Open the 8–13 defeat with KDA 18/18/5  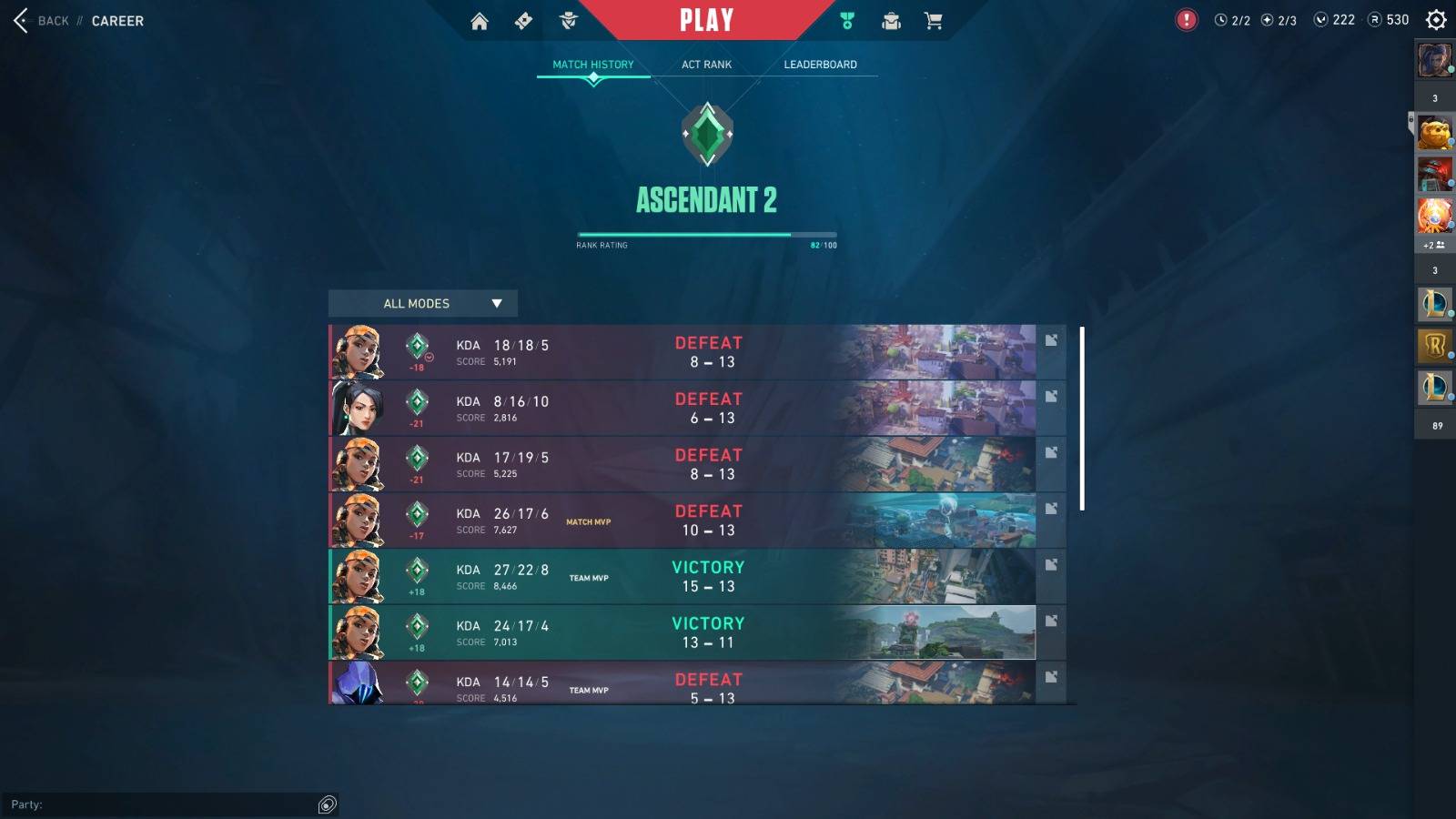(x=682, y=352)
